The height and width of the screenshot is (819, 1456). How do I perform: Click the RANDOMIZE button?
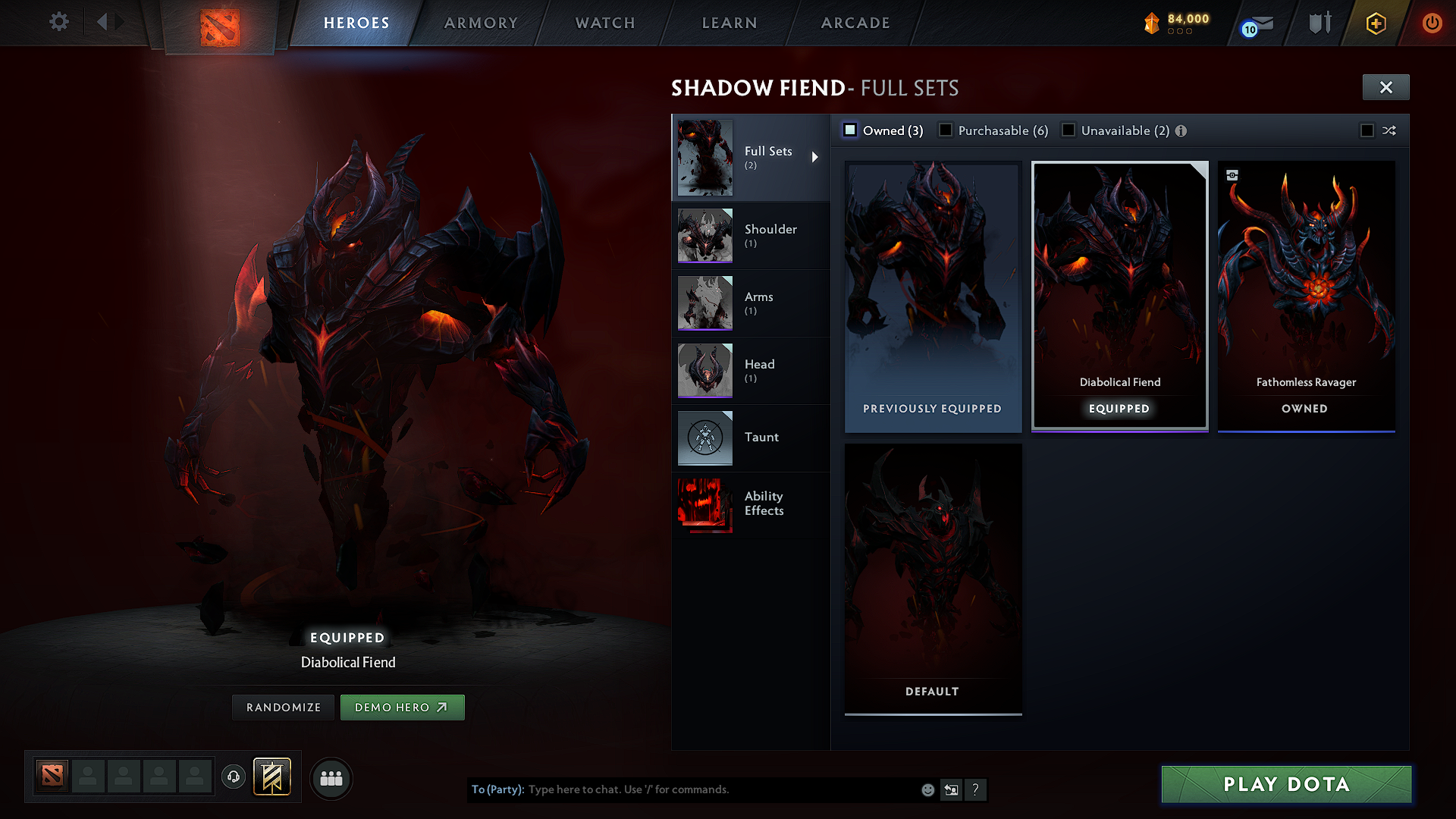click(282, 707)
